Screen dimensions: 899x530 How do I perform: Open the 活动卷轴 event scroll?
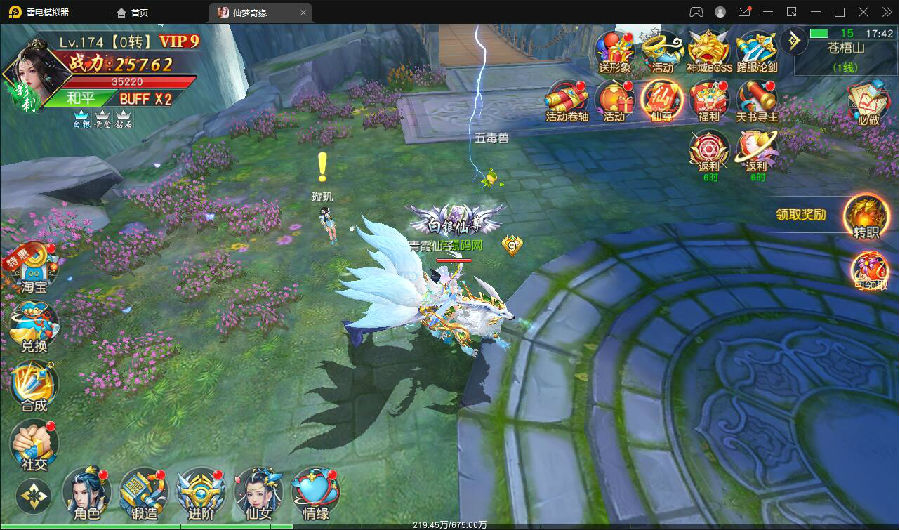566,101
